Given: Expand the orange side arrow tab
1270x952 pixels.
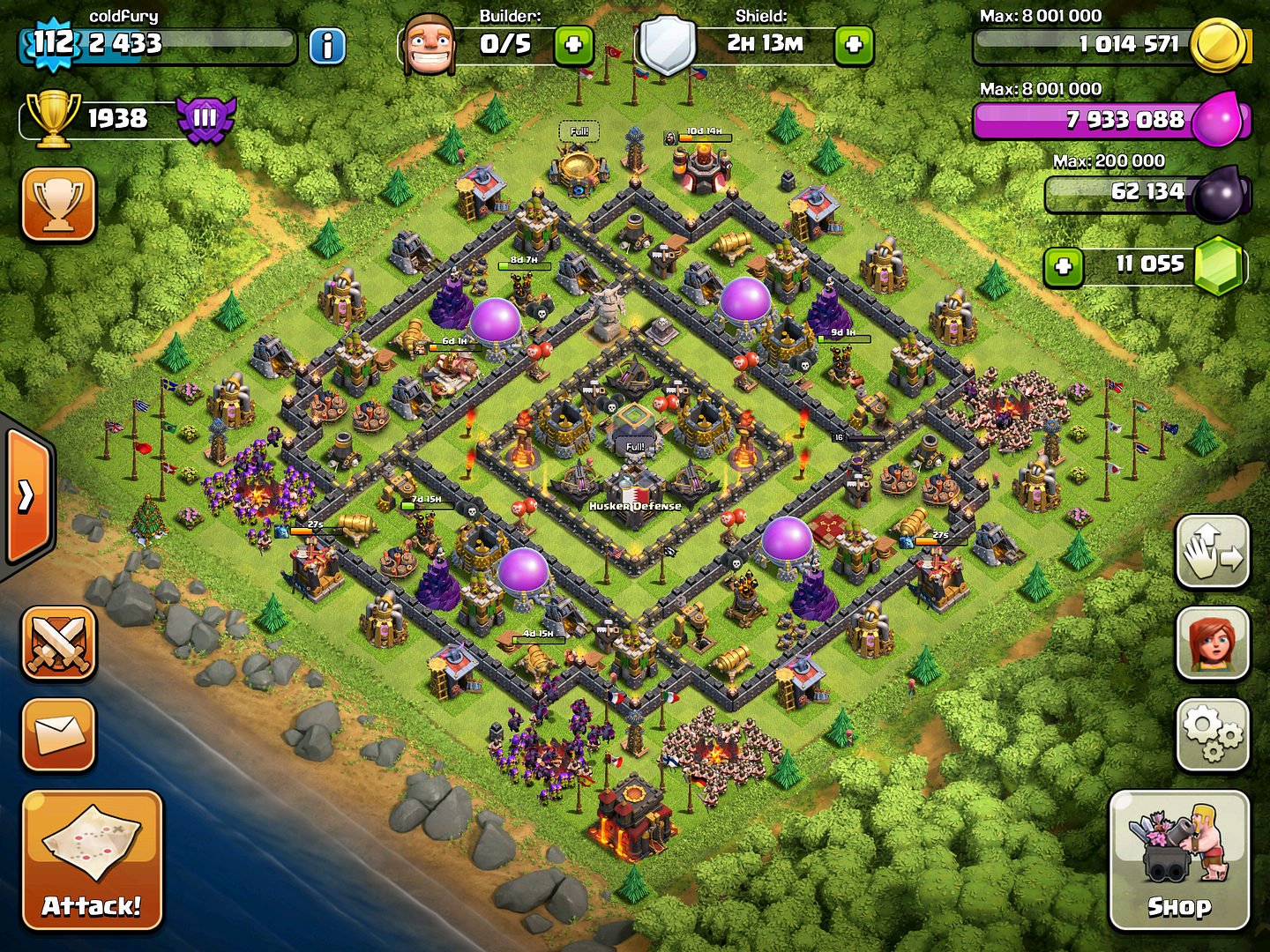Looking at the screenshot, I should pyautogui.click(x=28, y=496).
